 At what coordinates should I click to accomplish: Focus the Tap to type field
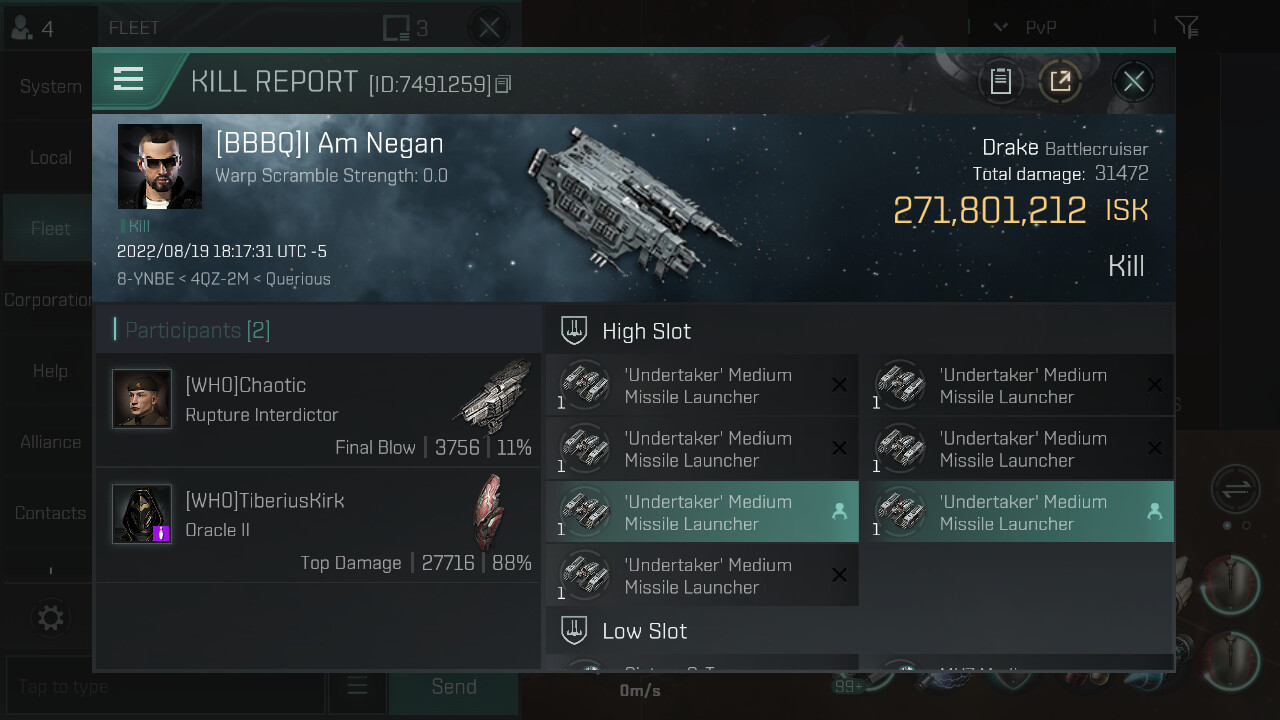(x=165, y=687)
